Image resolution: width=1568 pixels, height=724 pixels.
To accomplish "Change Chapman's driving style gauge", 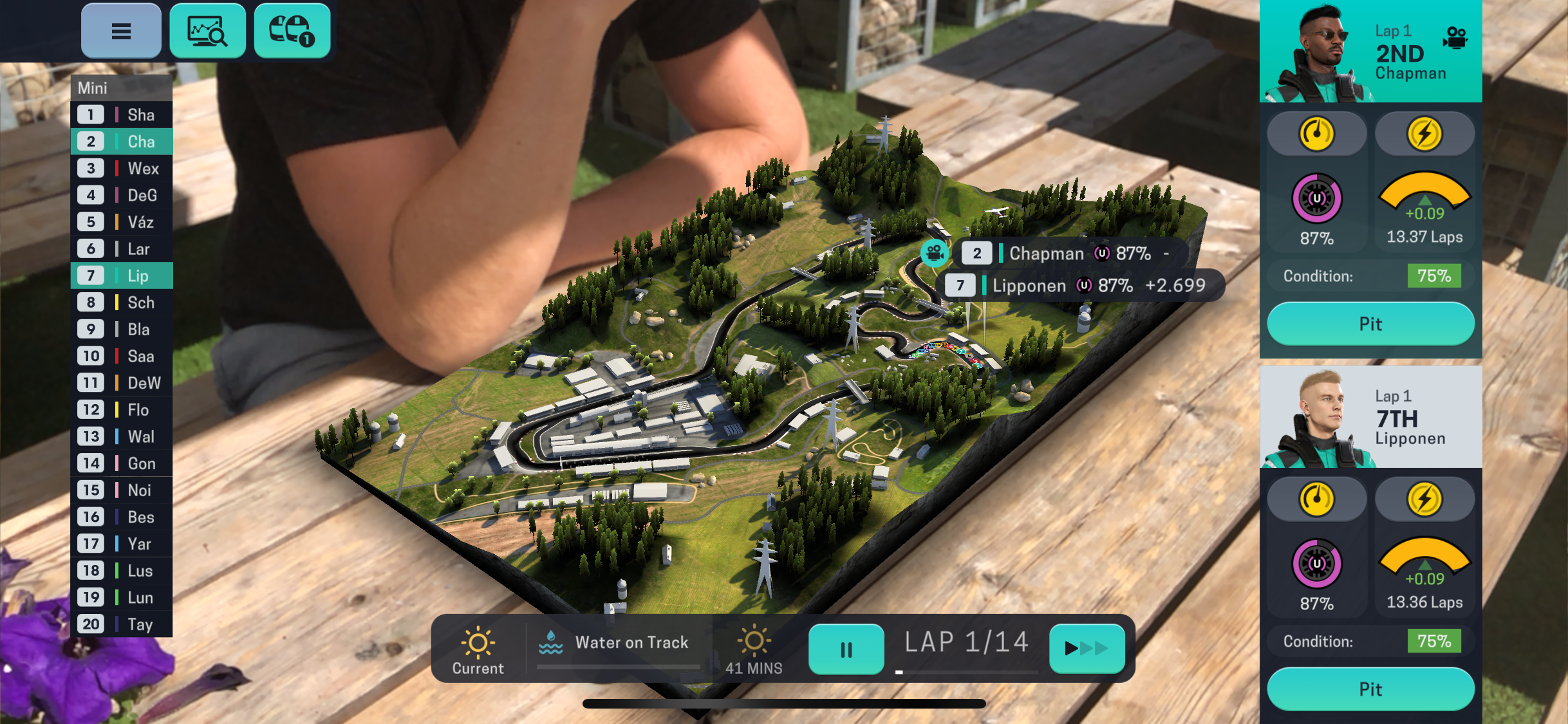I will click(1316, 134).
